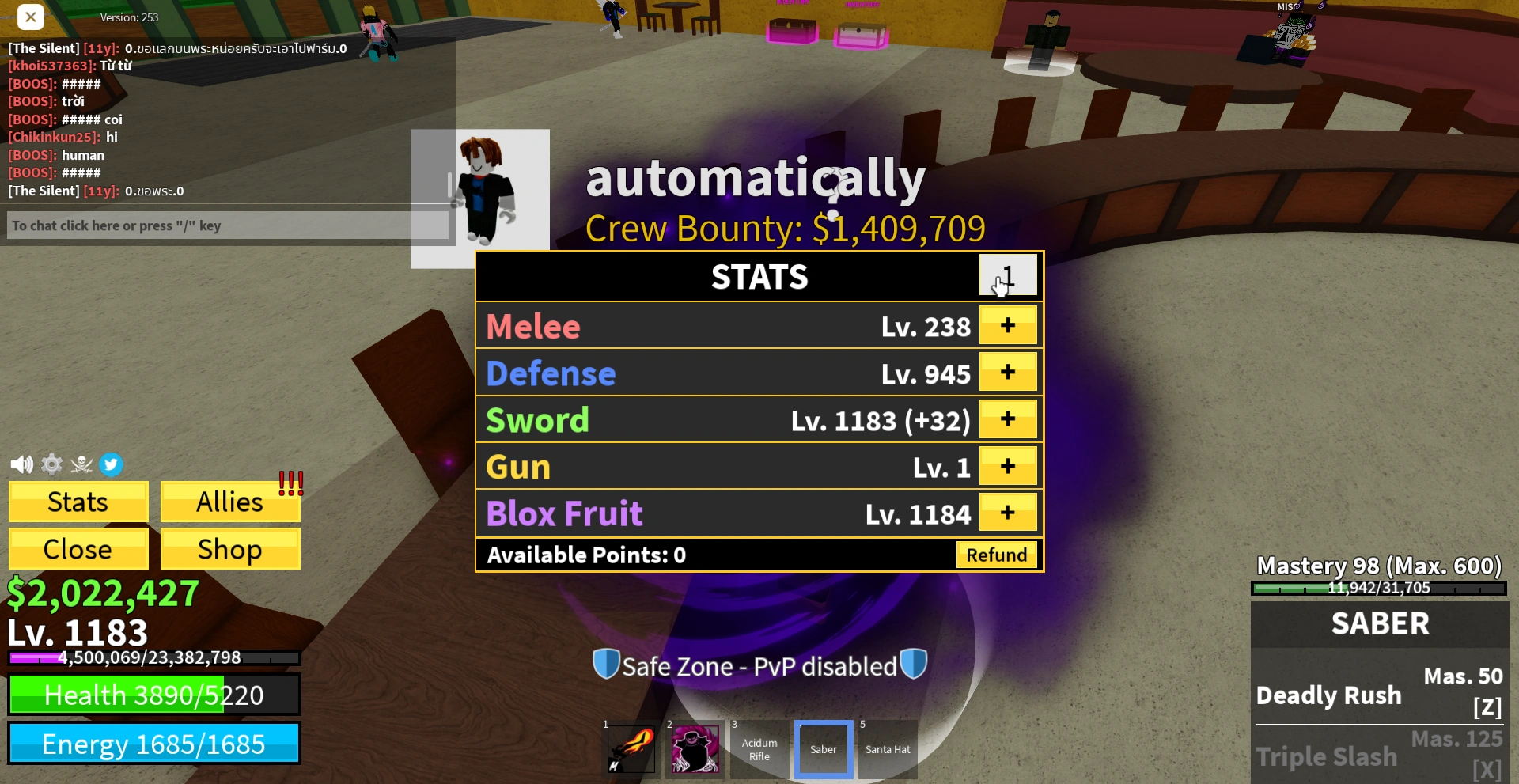This screenshot has width=1519, height=784.
Task: Open settings via the gear icon
Action: click(51, 464)
